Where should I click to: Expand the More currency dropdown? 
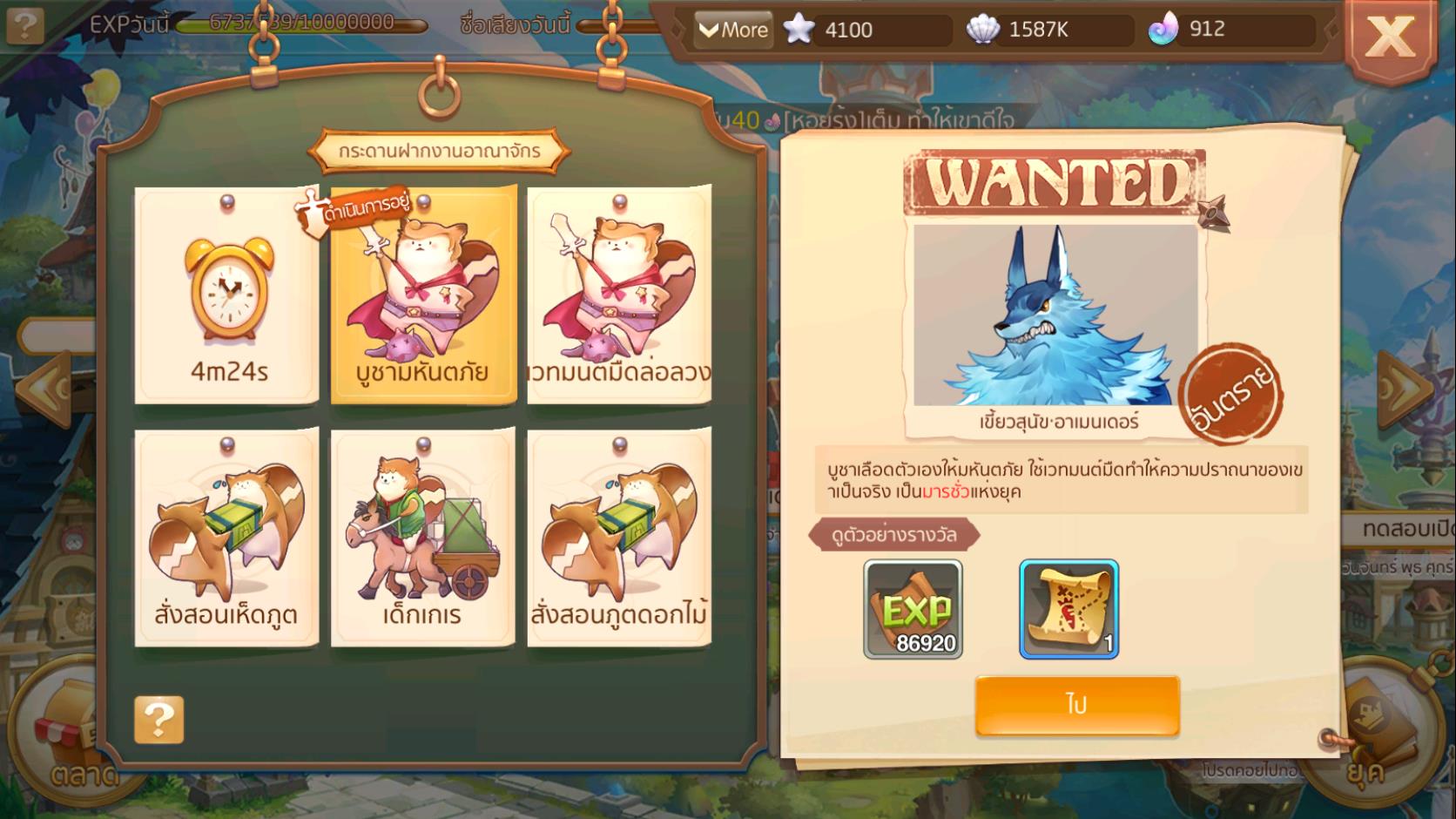pyautogui.click(x=733, y=30)
